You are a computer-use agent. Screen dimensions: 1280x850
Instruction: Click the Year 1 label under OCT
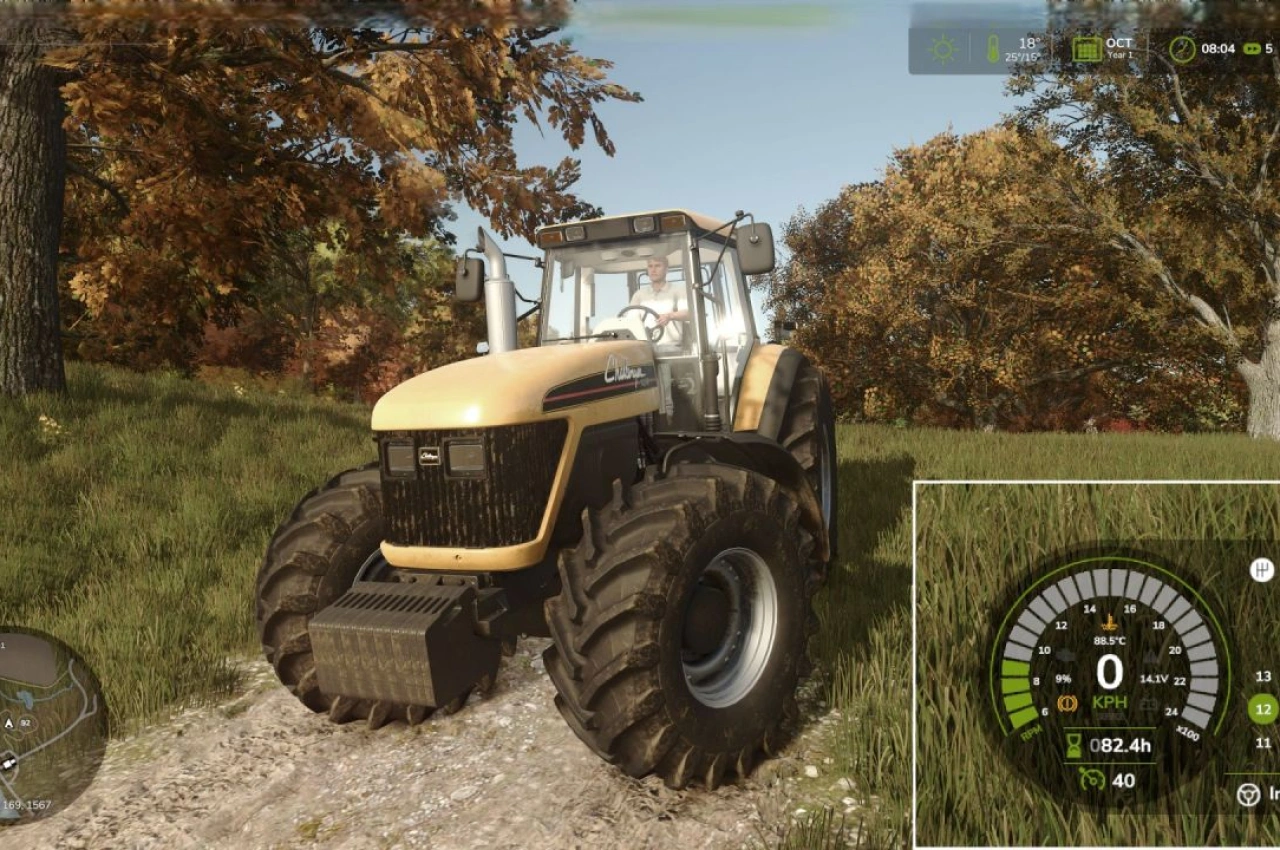(1121, 55)
